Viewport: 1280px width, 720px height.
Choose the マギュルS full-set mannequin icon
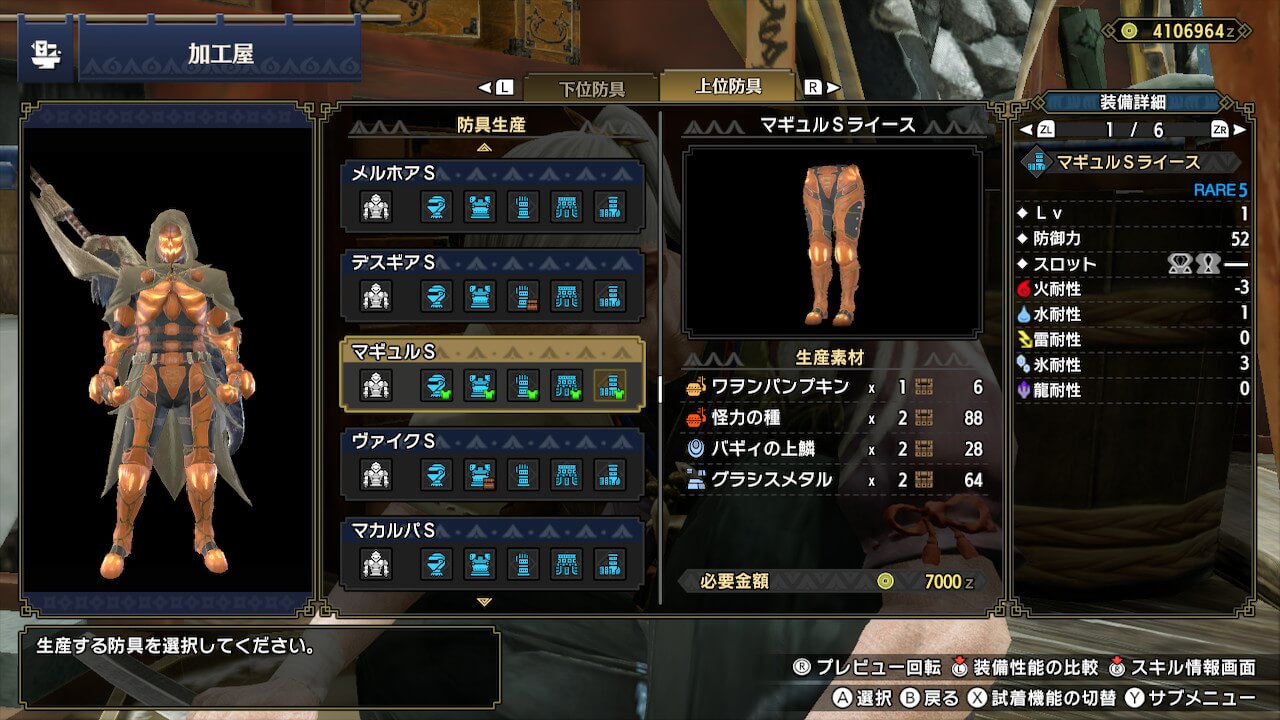click(x=376, y=386)
